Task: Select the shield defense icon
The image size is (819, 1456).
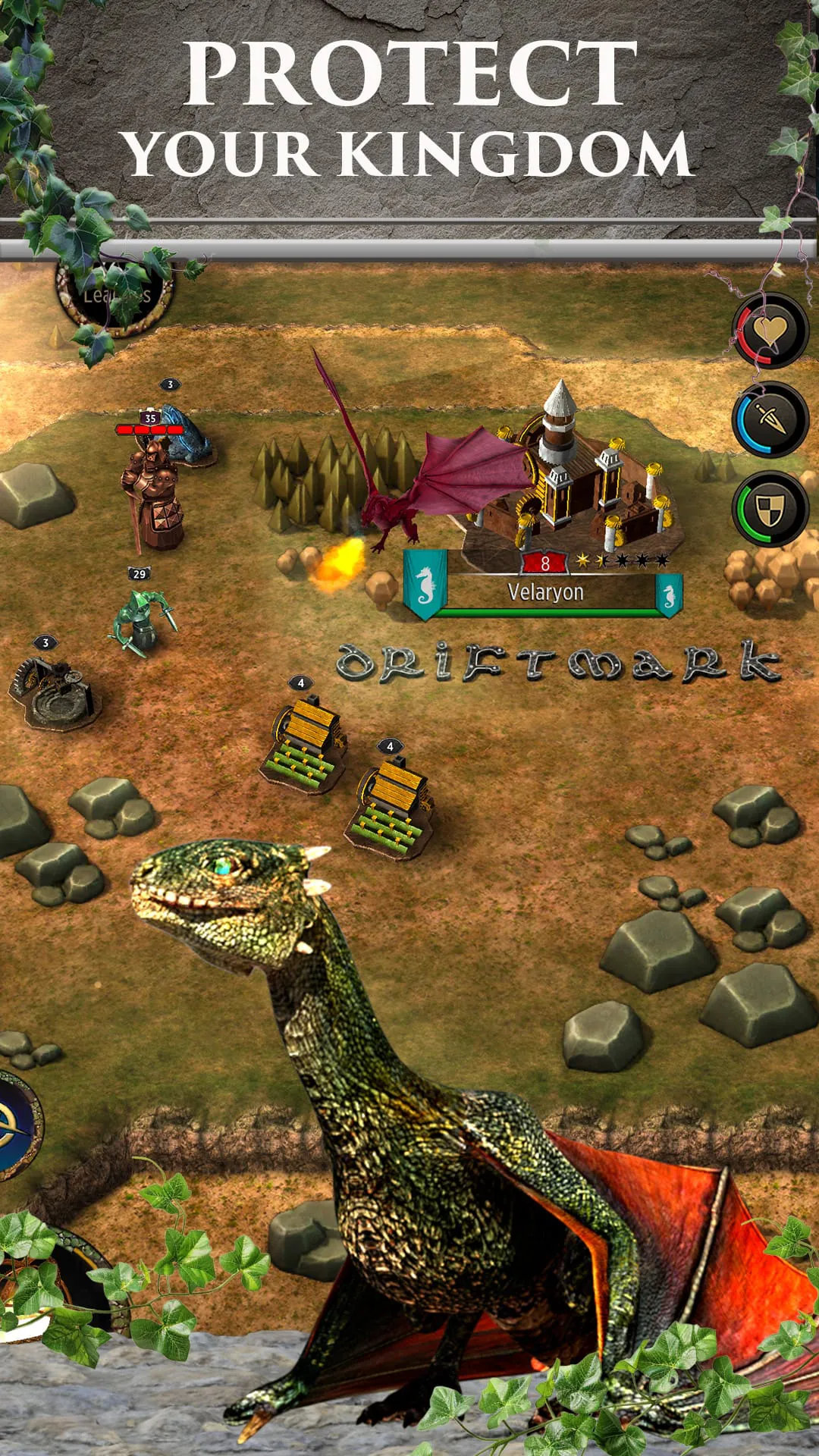Action: (x=770, y=507)
